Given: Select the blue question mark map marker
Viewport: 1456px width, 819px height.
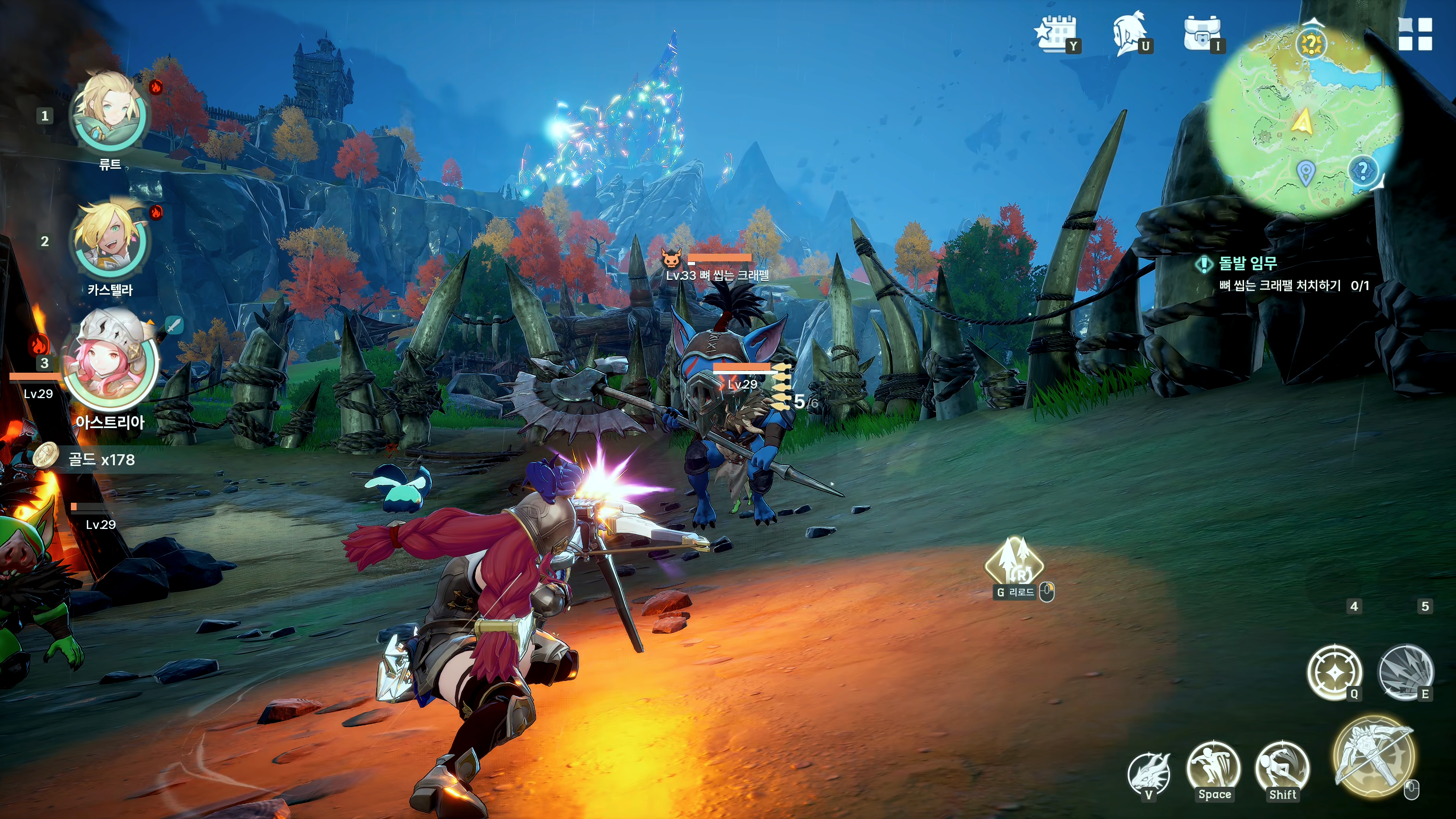Looking at the screenshot, I should tap(1363, 169).
